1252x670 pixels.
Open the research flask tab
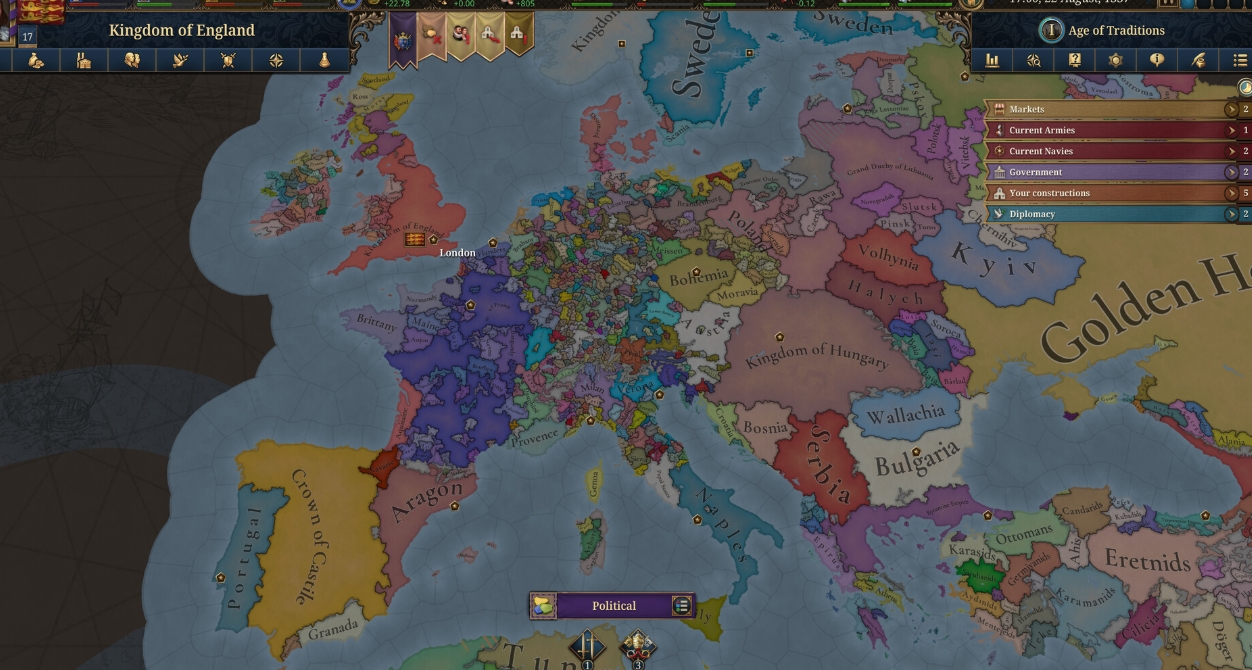click(x=325, y=61)
